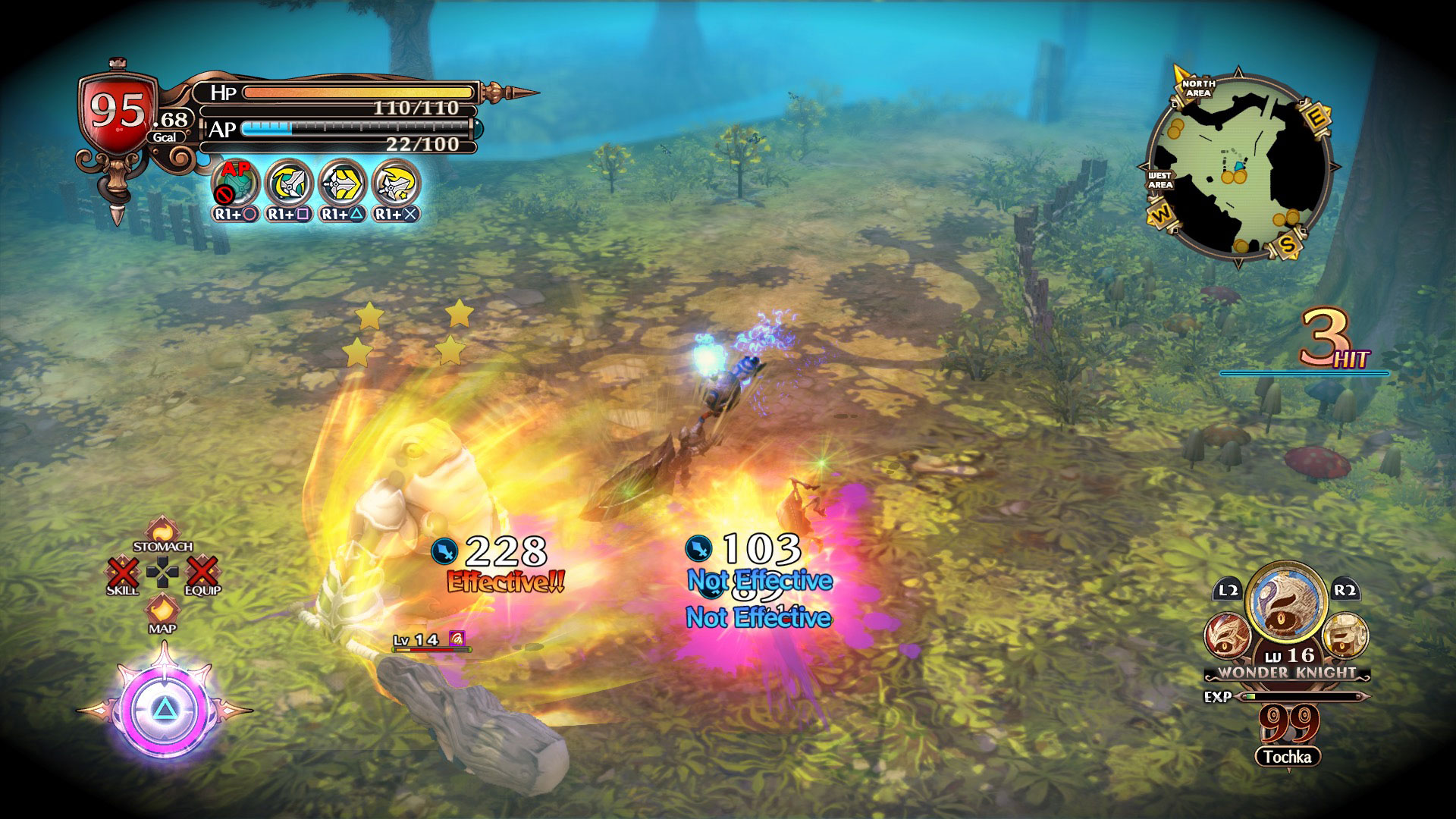Screen dimensions: 1456x819
Task: Use the starred sword slash skill
Action: (x=397, y=183)
